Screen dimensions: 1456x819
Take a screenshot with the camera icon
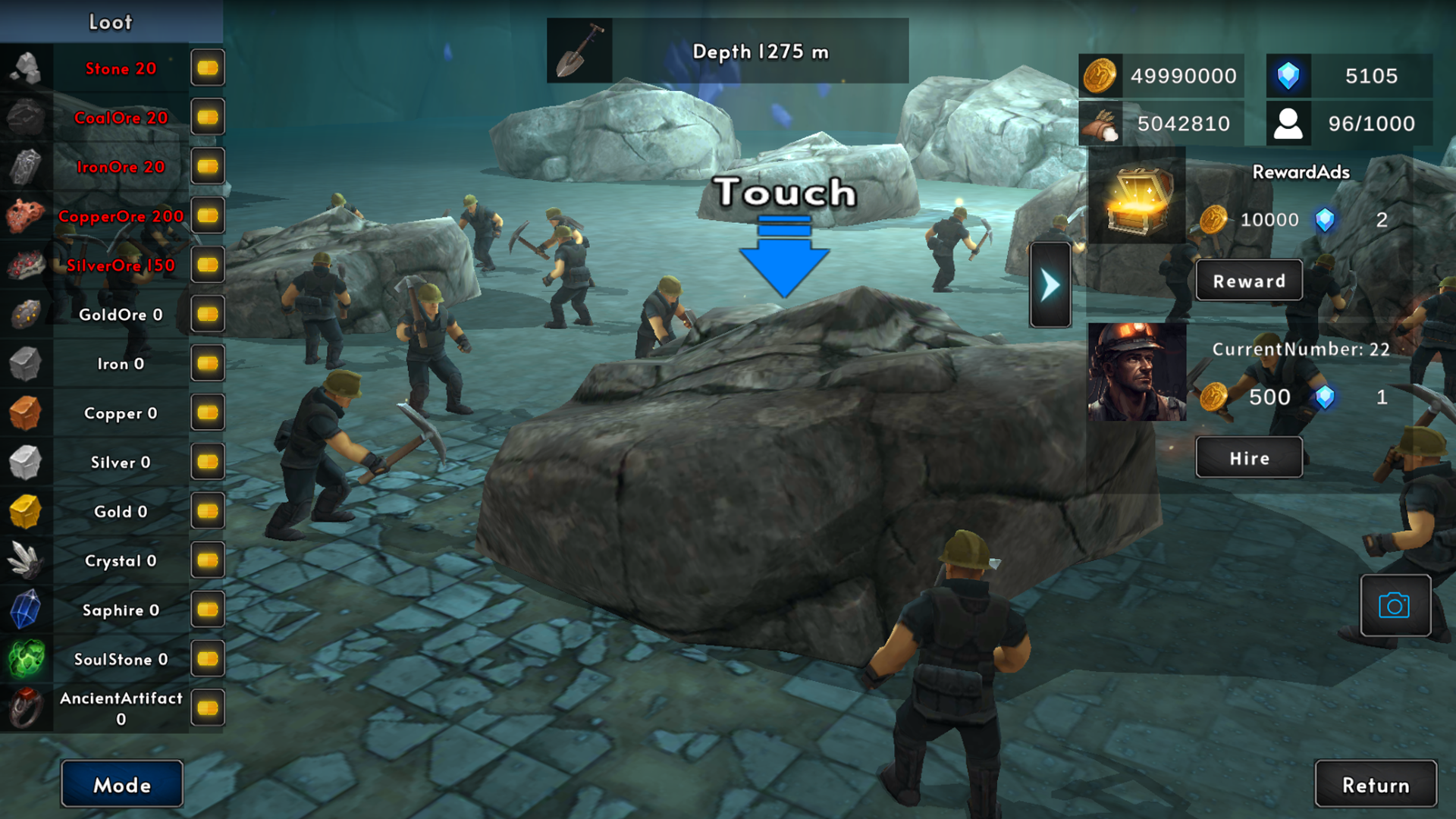[x=1396, y=606]
